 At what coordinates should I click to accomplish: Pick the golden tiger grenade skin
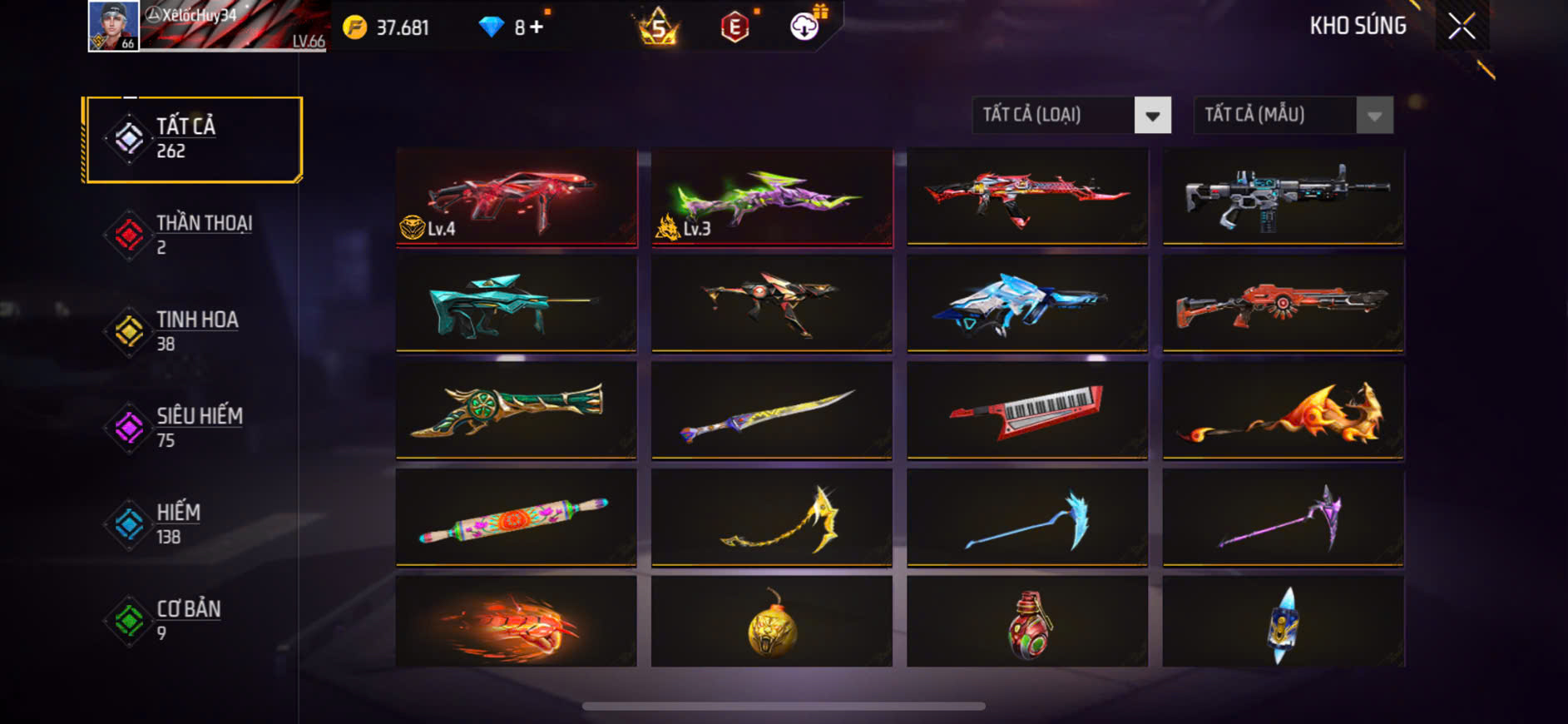click(x=772, y=622)
